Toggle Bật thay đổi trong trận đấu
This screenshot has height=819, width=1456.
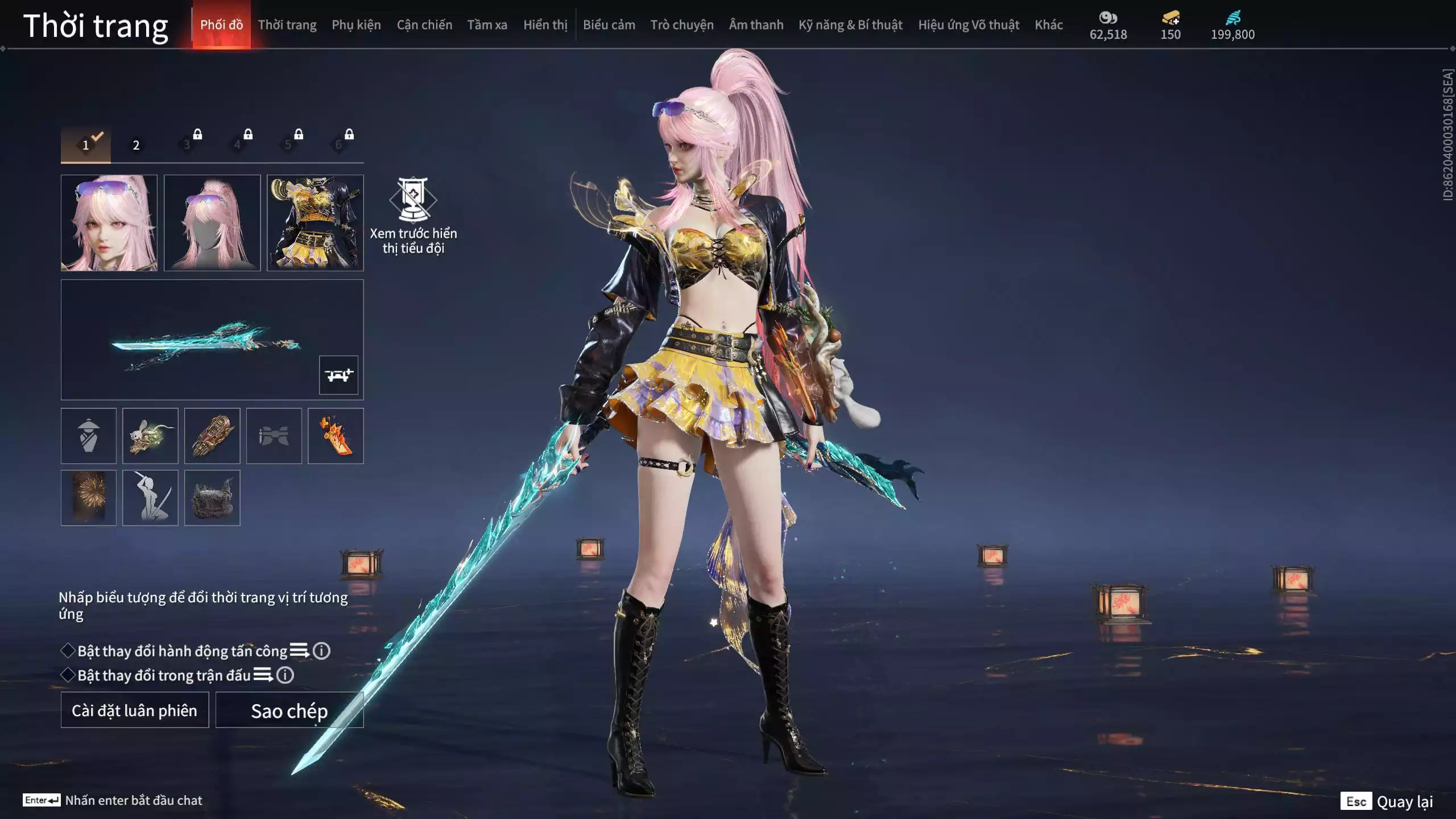68,675
